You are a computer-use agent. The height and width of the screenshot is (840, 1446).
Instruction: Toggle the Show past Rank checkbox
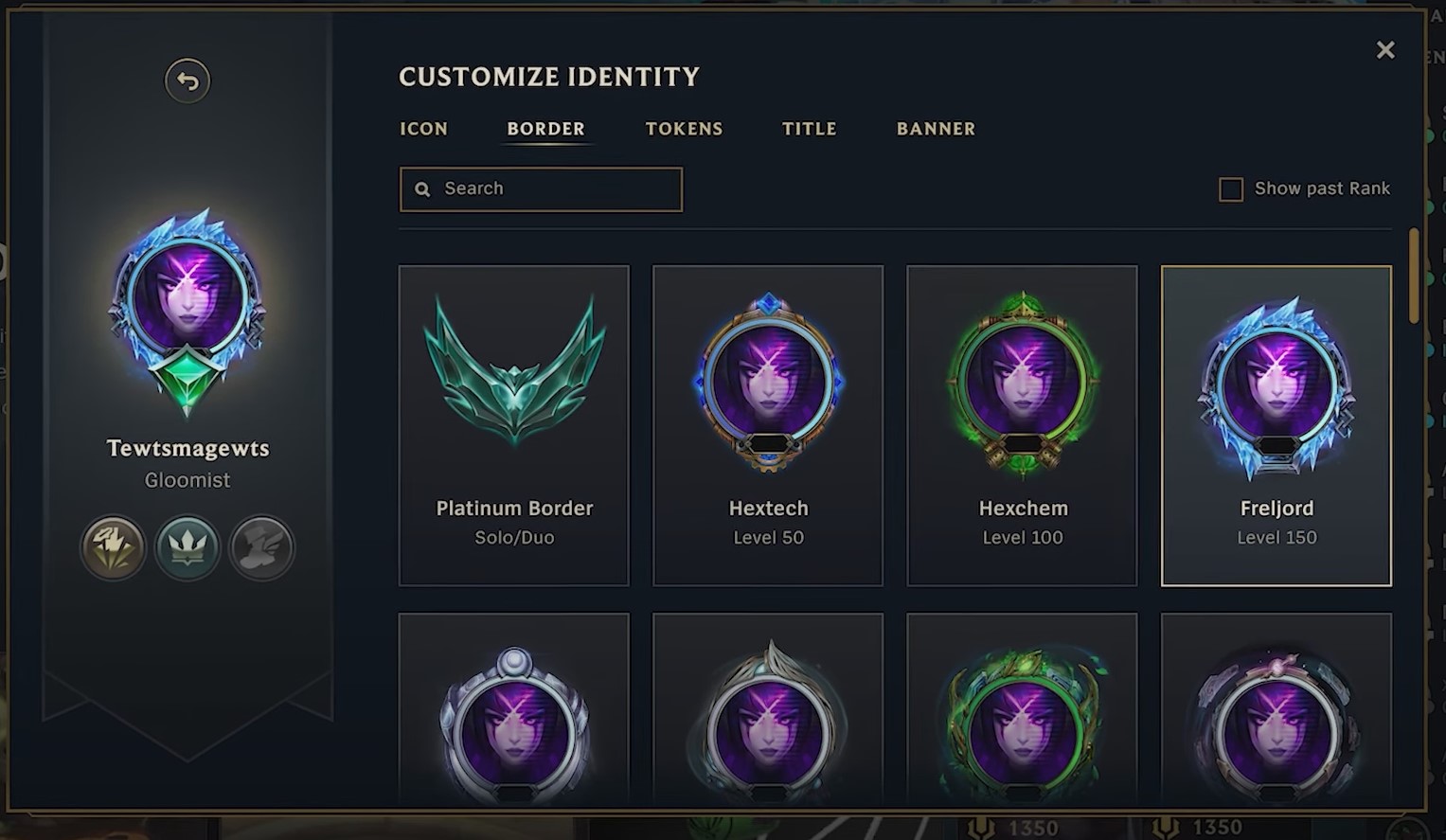pyautogui.click(x=1230, y=189)
